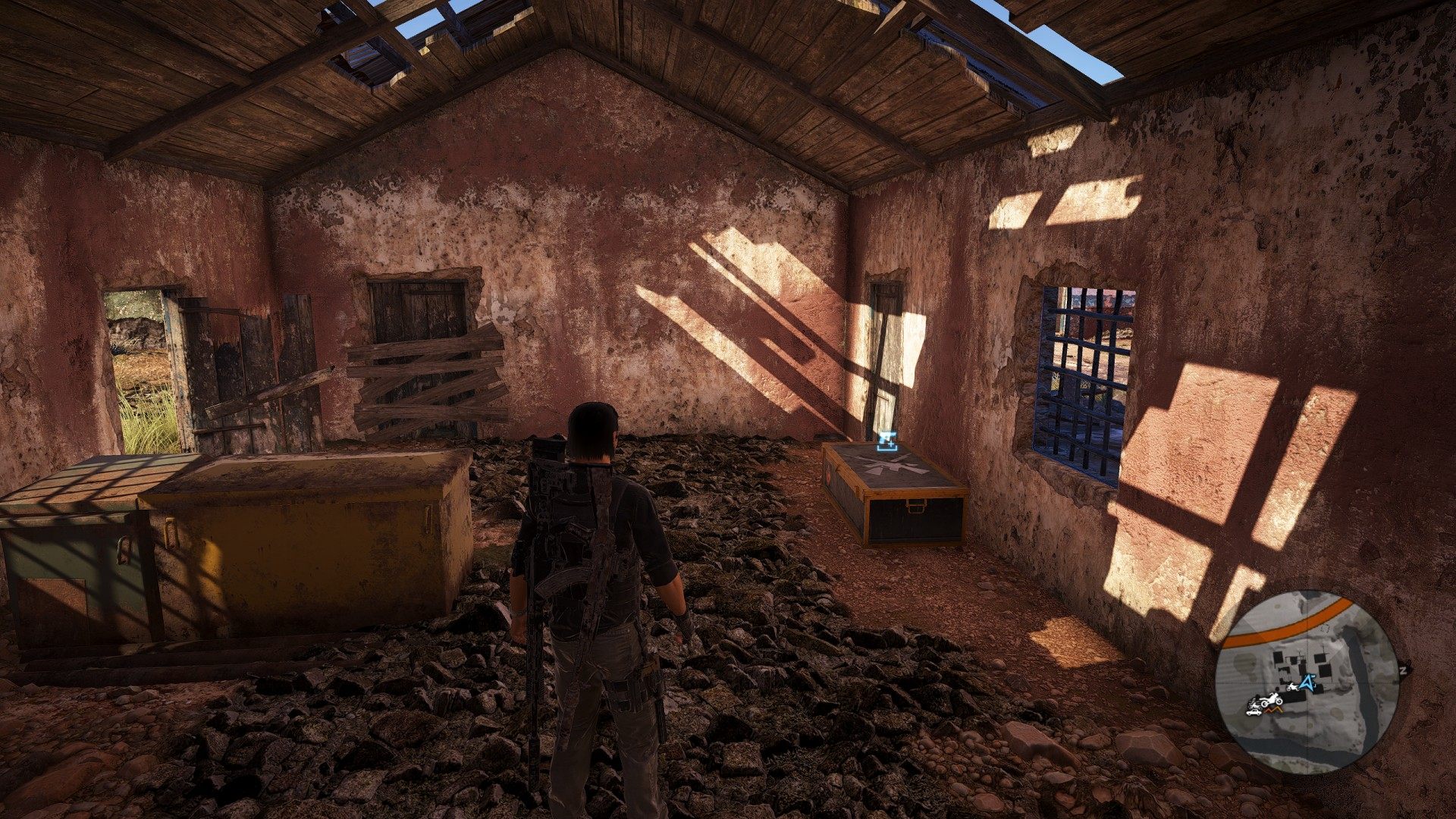This screenshot has width=1456, height=819.
Task: Click the blue player arrow on minimap
Action: coord(1306,683)
